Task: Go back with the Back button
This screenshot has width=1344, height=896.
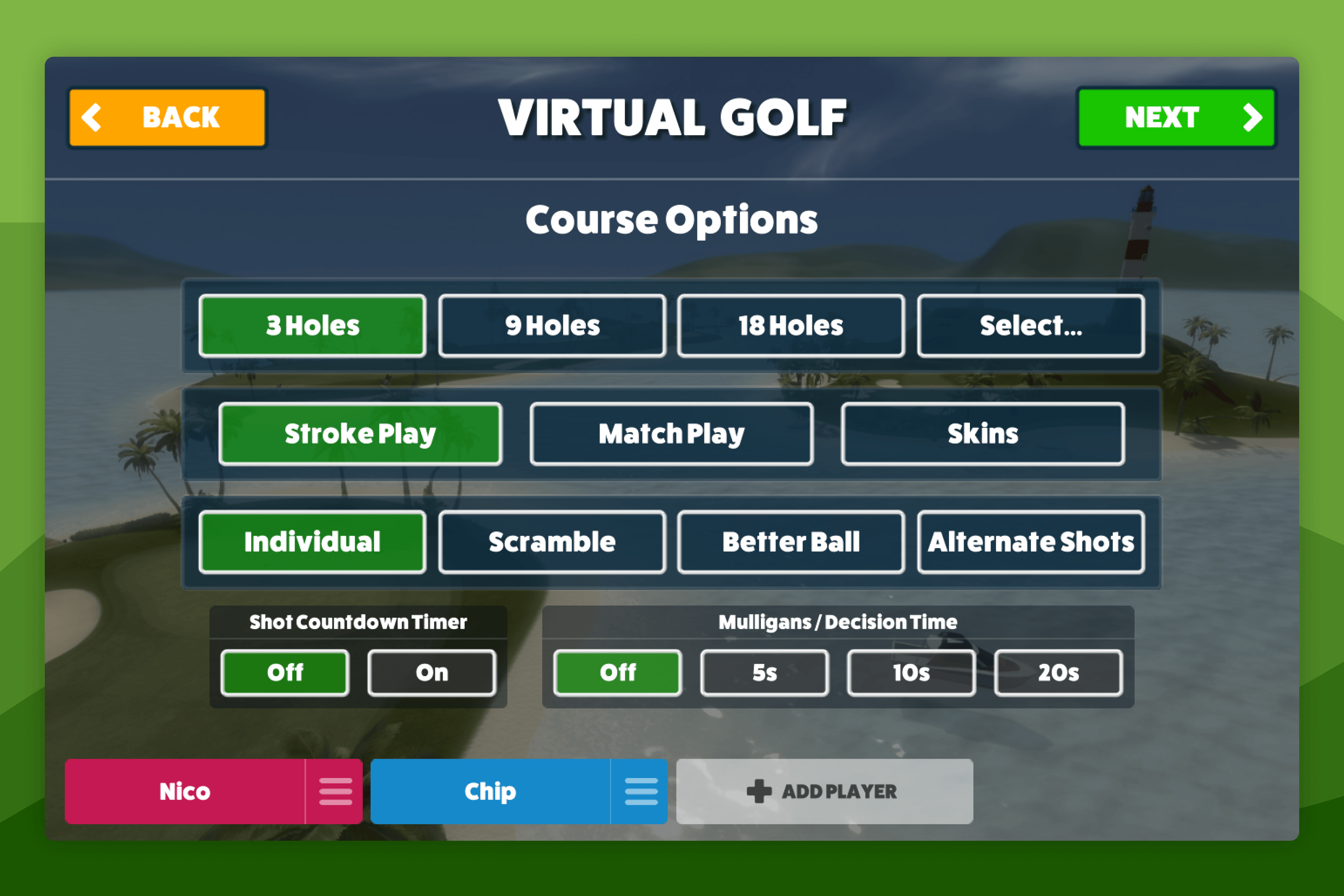Action: coord(167,117)
